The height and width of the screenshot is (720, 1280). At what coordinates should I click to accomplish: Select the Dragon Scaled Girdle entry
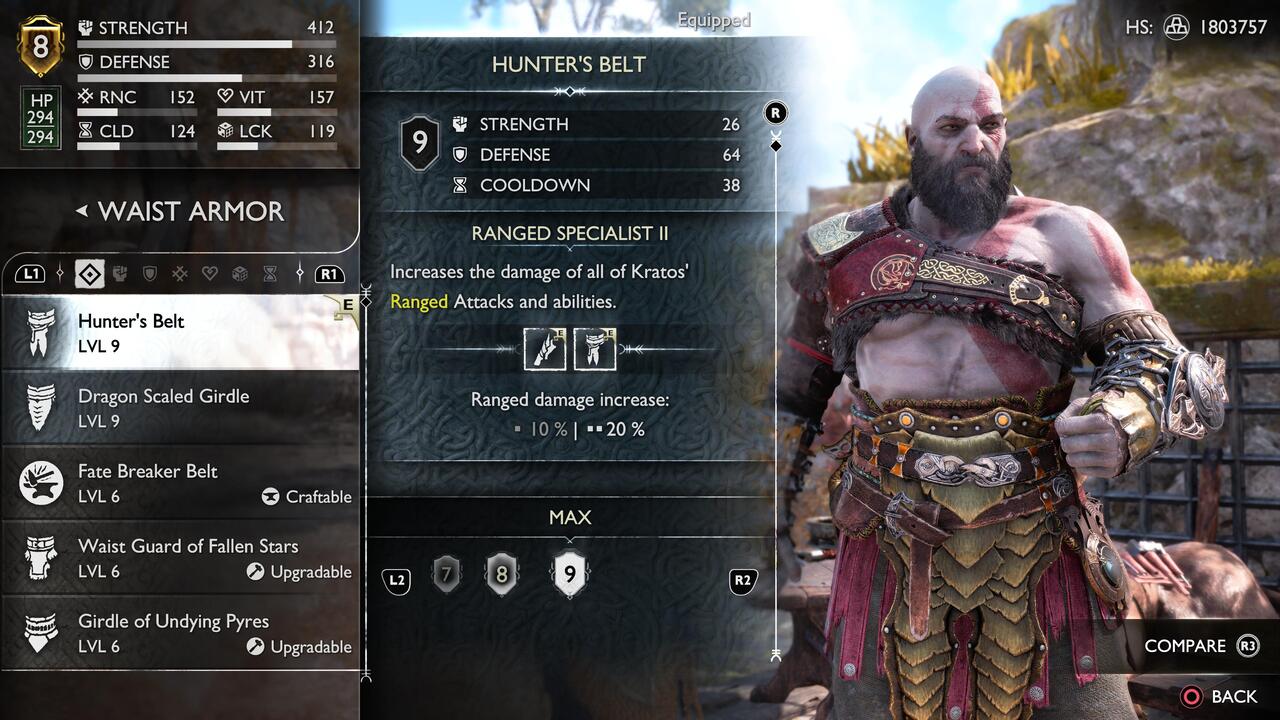pyautogui.click(x=165, y=408)
